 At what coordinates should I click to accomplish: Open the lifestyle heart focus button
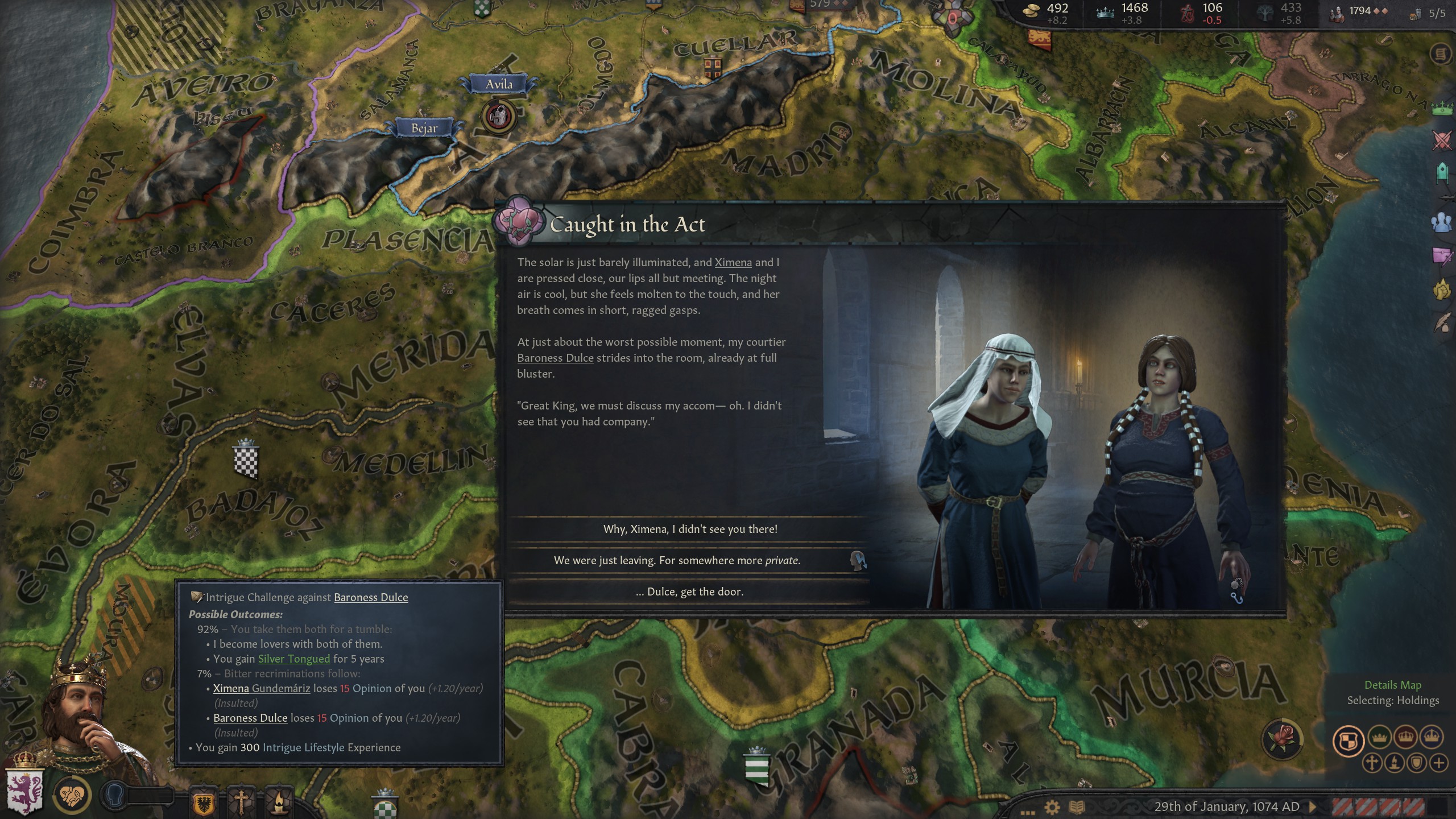(72, 795)
